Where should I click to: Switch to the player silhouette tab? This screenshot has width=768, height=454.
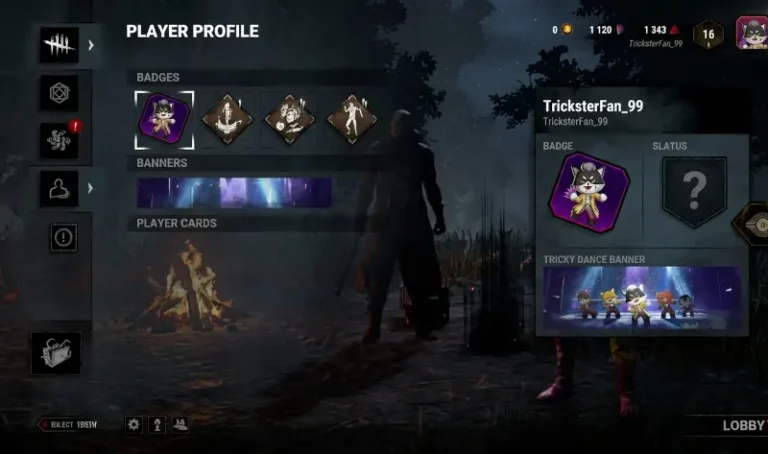click(x=59, y=188)
